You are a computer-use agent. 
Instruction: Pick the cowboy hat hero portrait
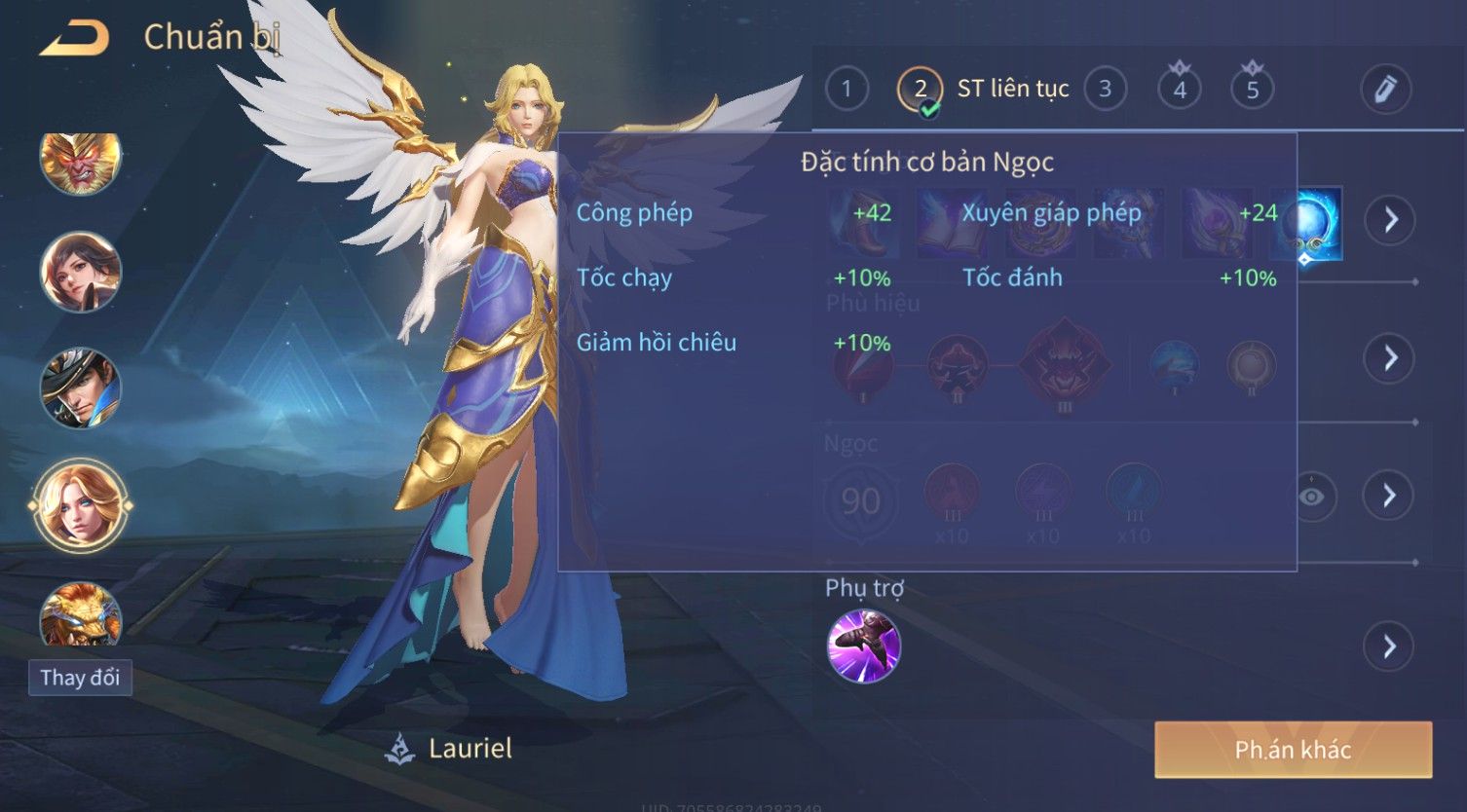[81, 388]
